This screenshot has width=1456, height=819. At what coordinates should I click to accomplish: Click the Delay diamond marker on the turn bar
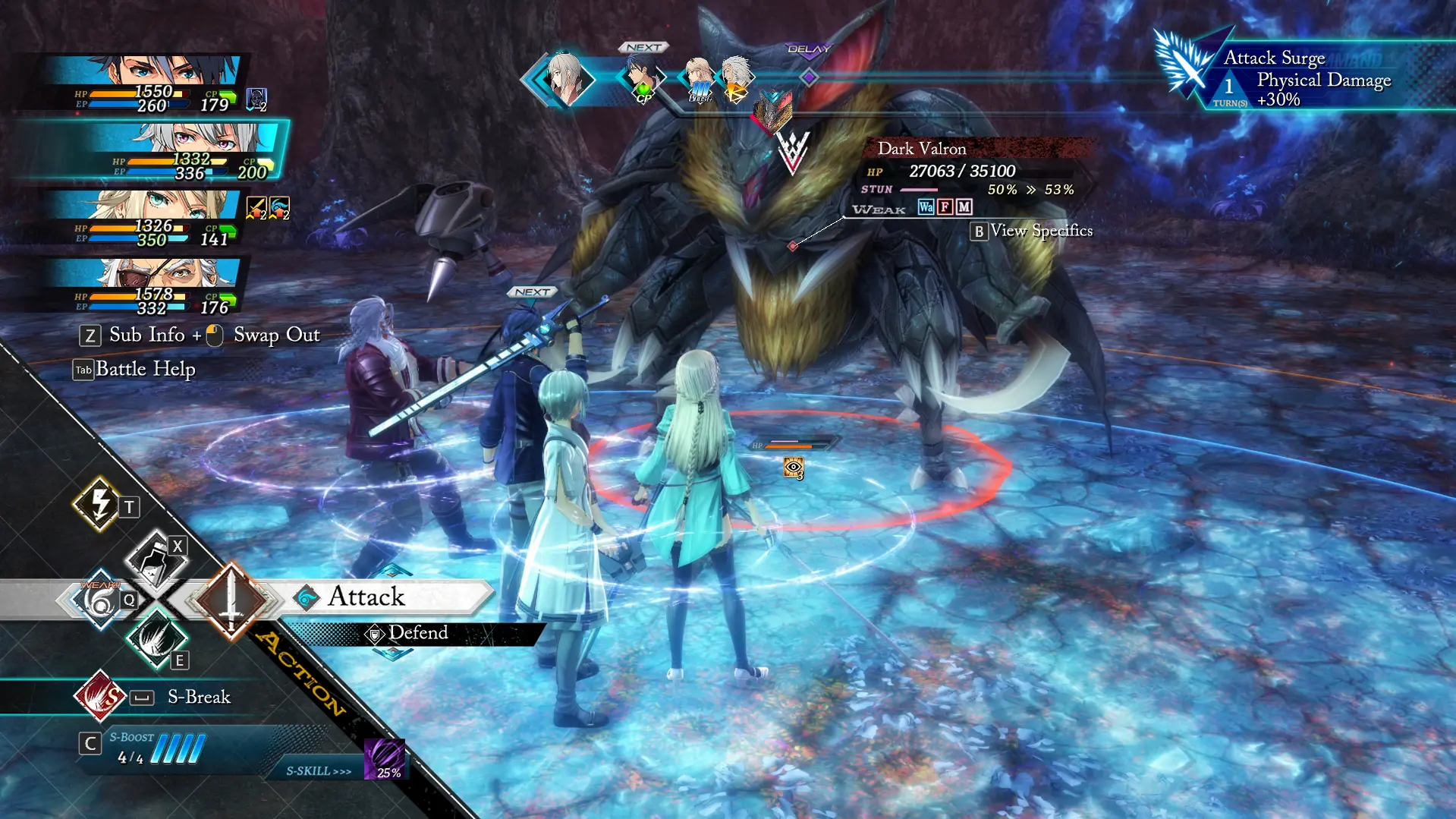[810, 77]
